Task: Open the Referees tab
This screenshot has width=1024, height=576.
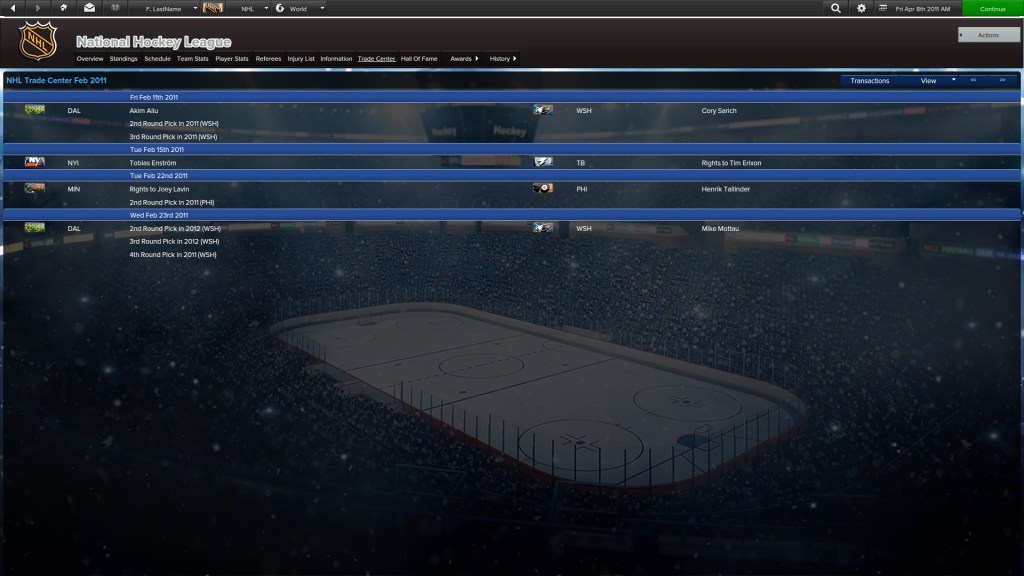Action: click(x=268, y=59)
